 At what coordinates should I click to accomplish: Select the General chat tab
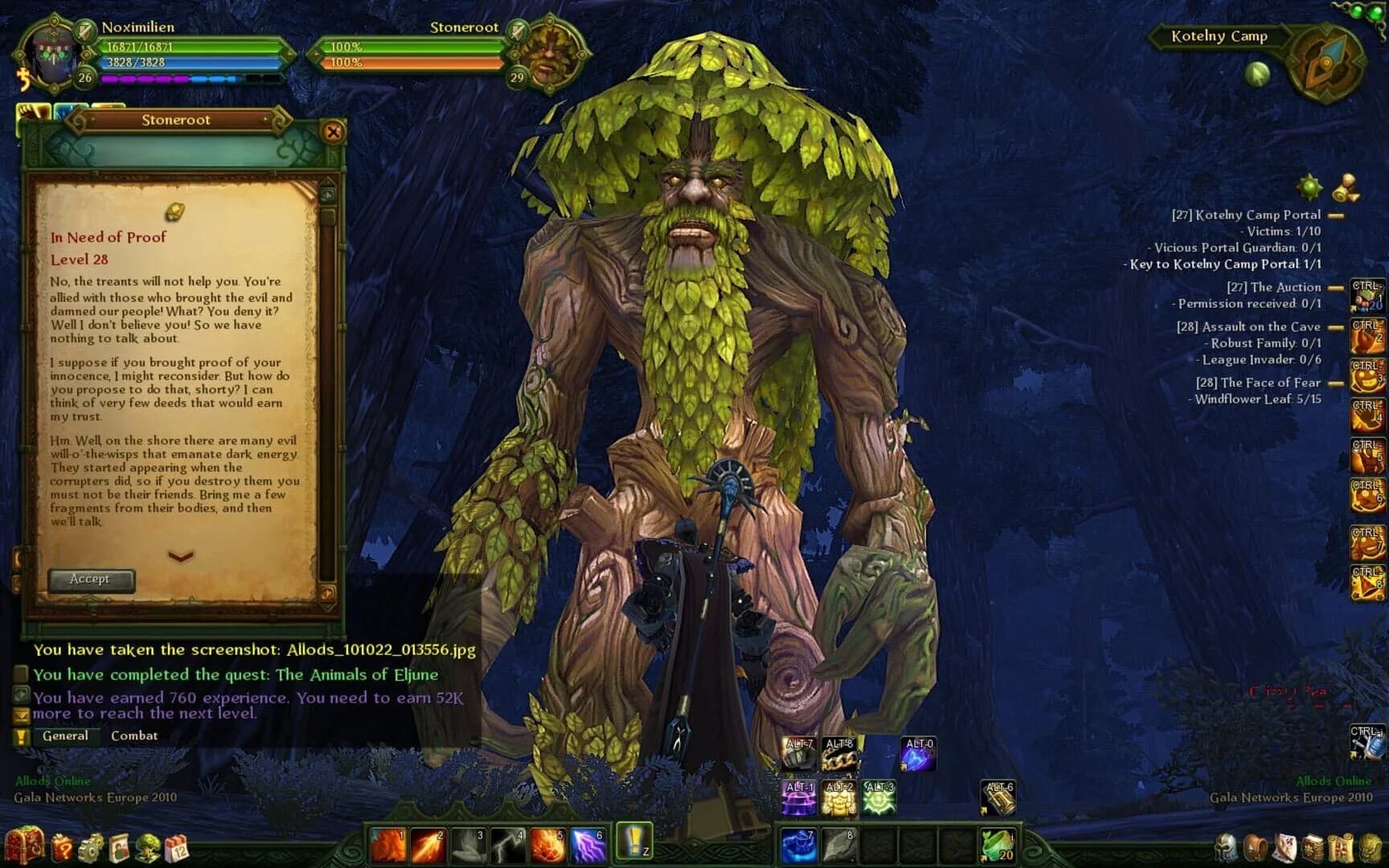coord(68,735)
